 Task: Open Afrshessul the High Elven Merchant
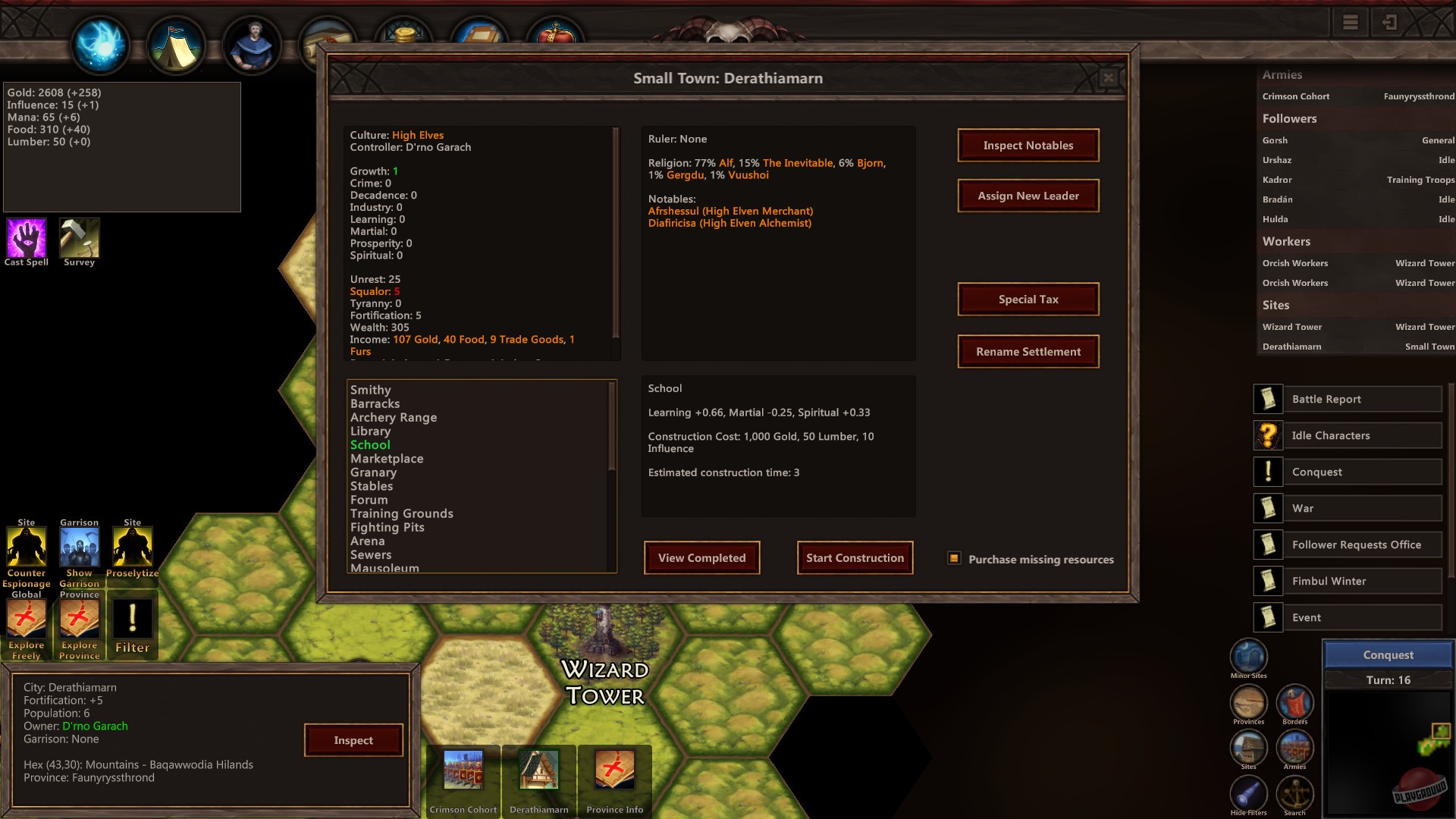[x=730, y=211]
